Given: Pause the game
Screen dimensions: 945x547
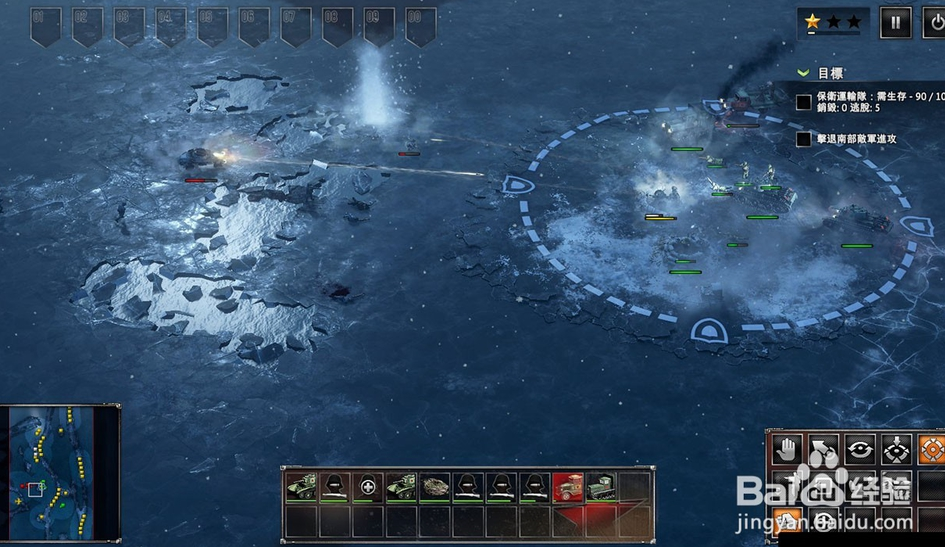Looking at the screenshot, I should (895, 22).
